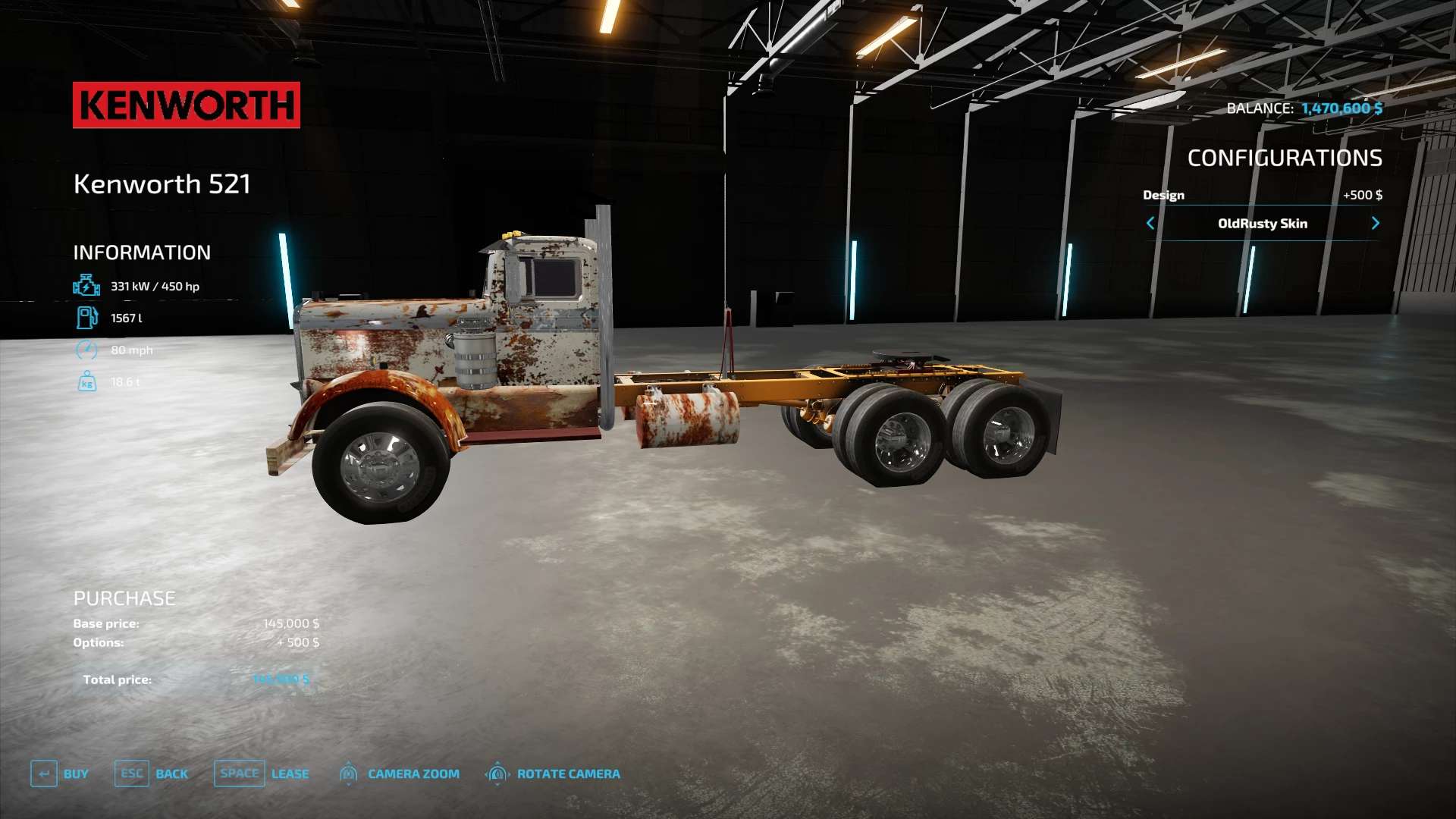Image resolution: width=1456 pixels, height=819 pixels.
Task: Go back with the Back button
Action: pyautogui.click(x=152, y=773)
